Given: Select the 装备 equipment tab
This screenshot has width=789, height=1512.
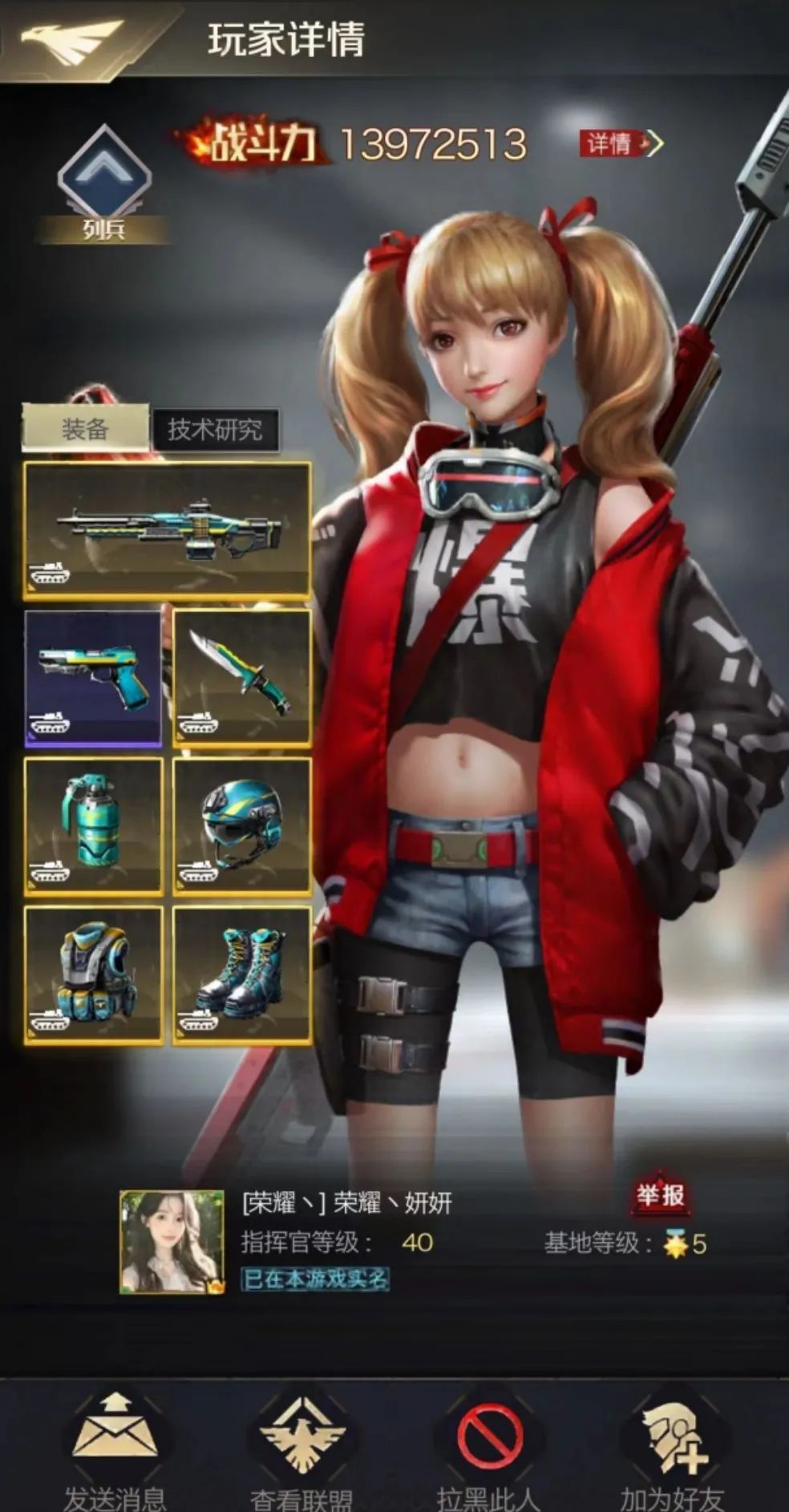Looking at the screenshot, I should (x=85, y=429).
